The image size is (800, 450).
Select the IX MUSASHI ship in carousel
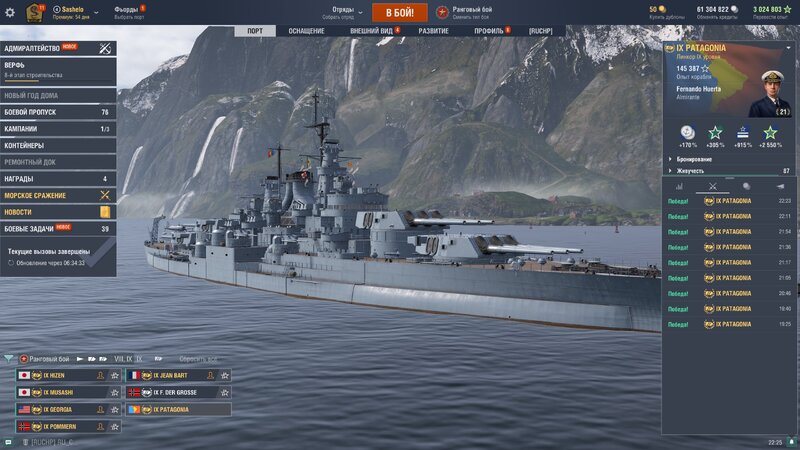click(x=68, y=393)
